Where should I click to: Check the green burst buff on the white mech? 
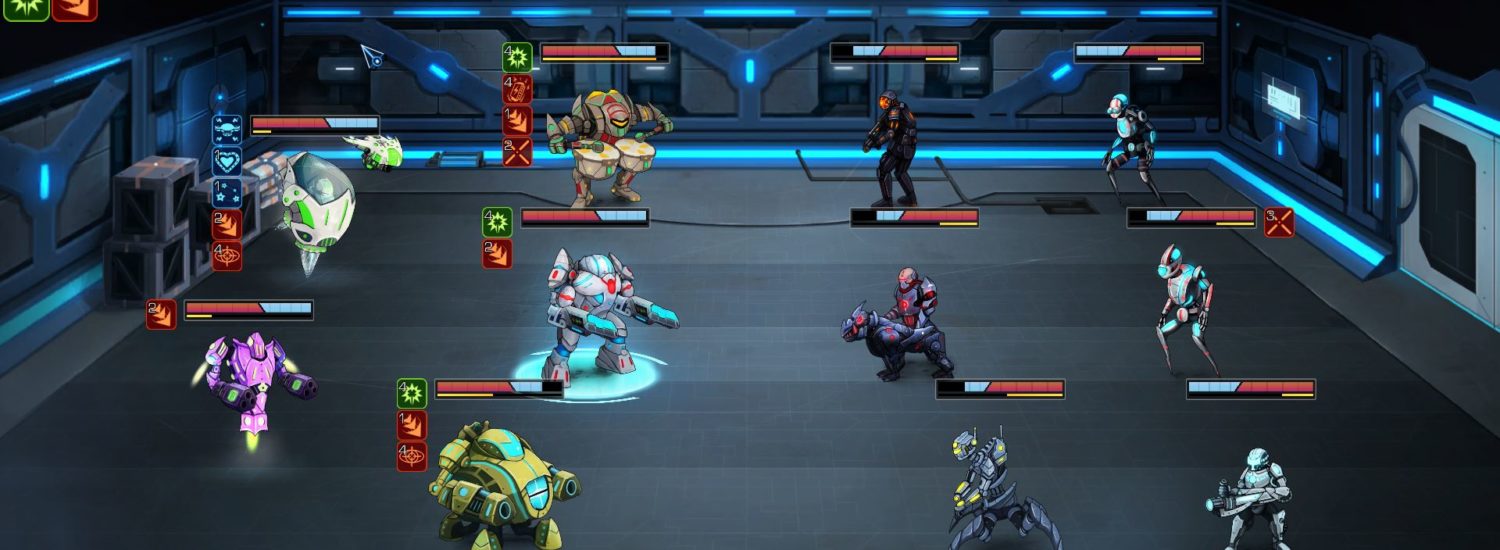[x=497, y=222]
